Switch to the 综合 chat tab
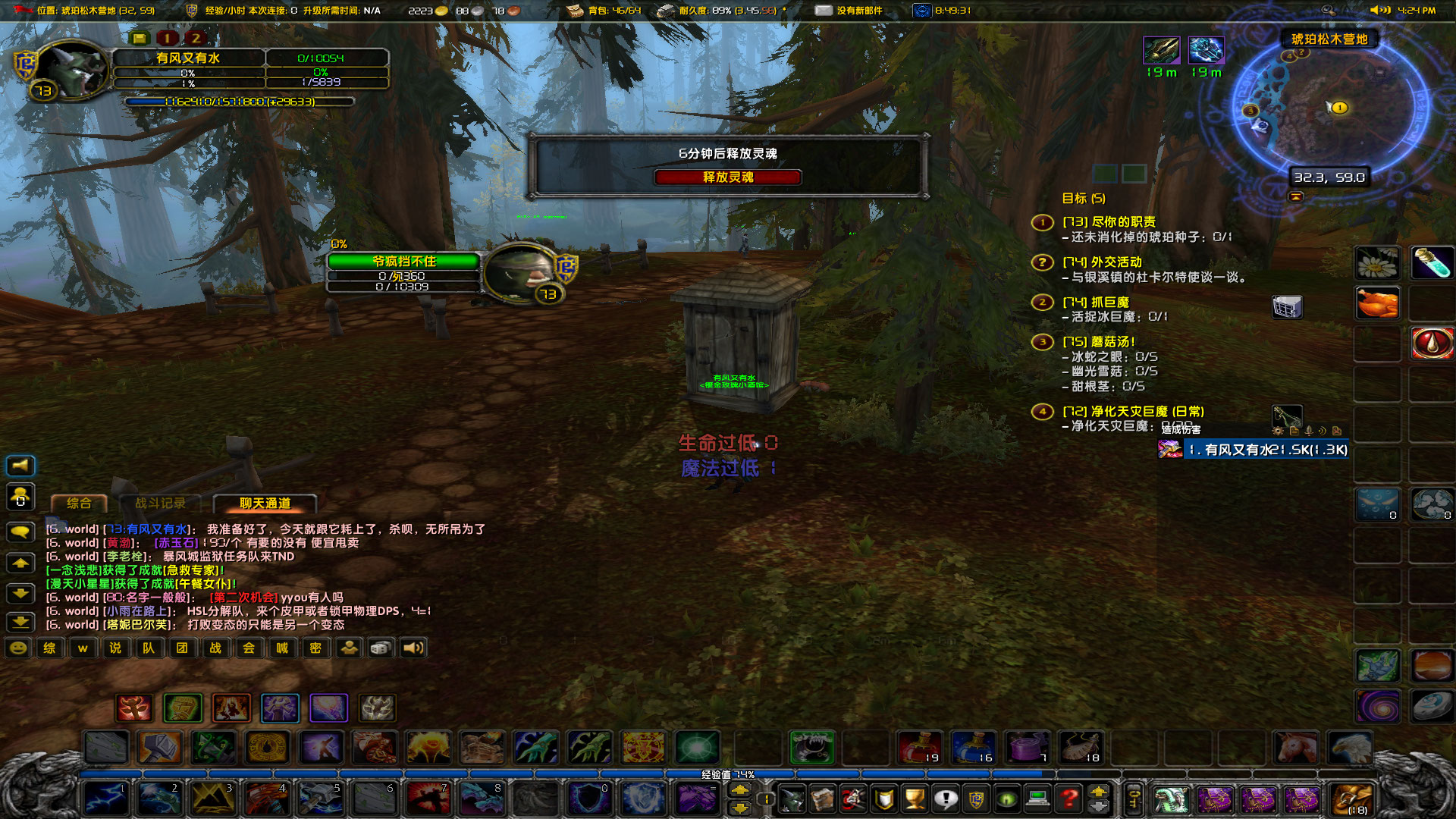1456x819 pixels. tap(78, 502)
